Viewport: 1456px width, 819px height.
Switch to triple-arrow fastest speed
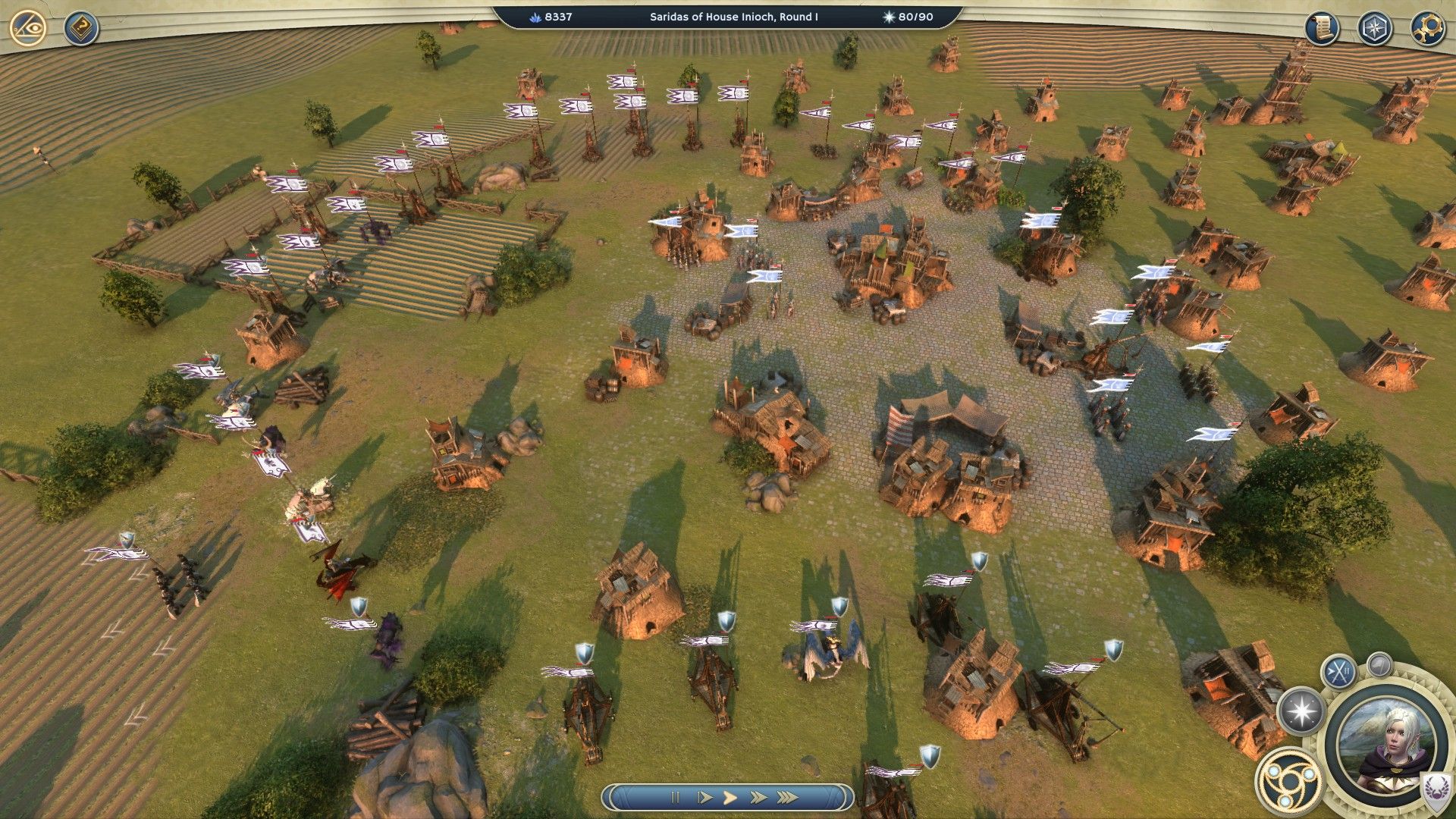tap(788, 798)
